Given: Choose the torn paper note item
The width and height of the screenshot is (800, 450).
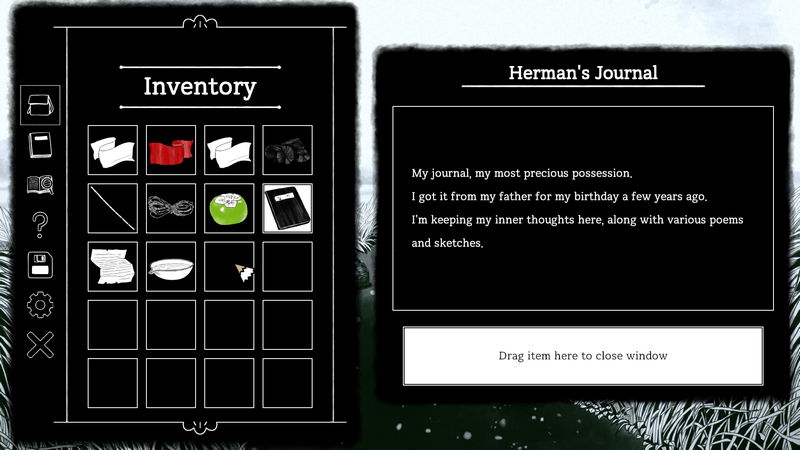Looking at the screenshot, I should click(x=113, y=266).
